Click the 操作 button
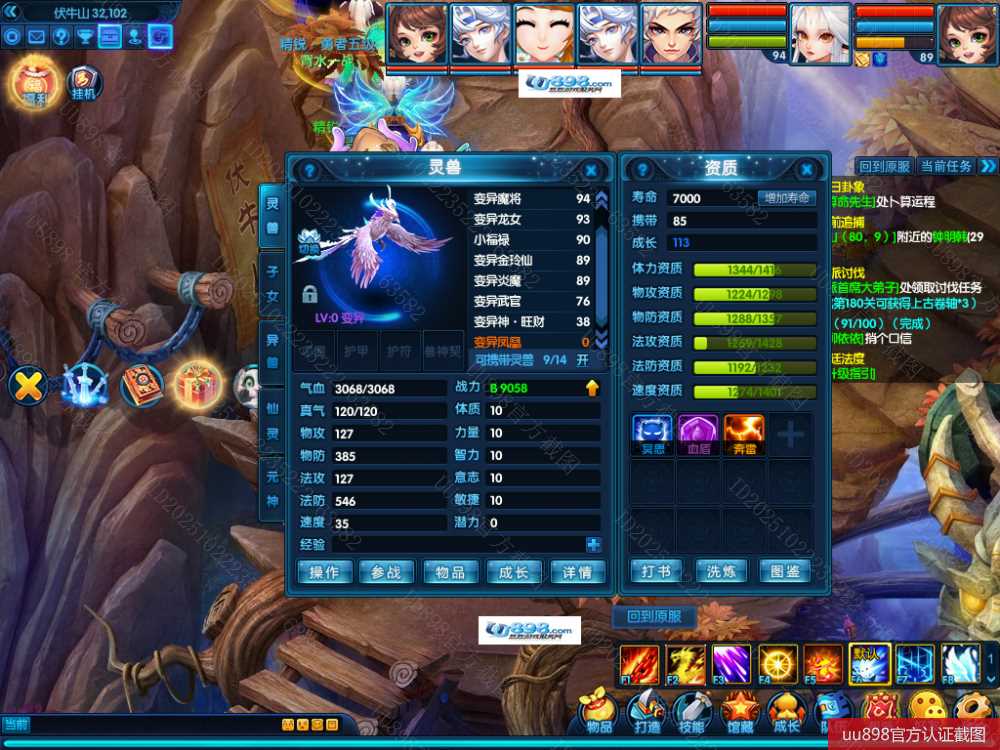 click(x=324, y=572)
